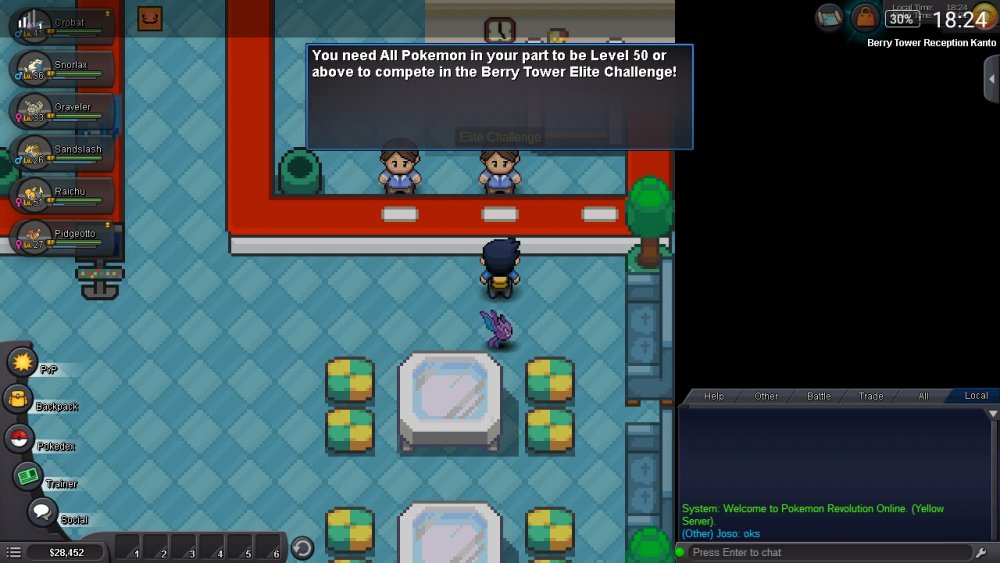Image resolution: width=1000 pixels, height=563 pixels.
Task: Open the Backpack
Action: pyautogui.click(x=20, y=400)
